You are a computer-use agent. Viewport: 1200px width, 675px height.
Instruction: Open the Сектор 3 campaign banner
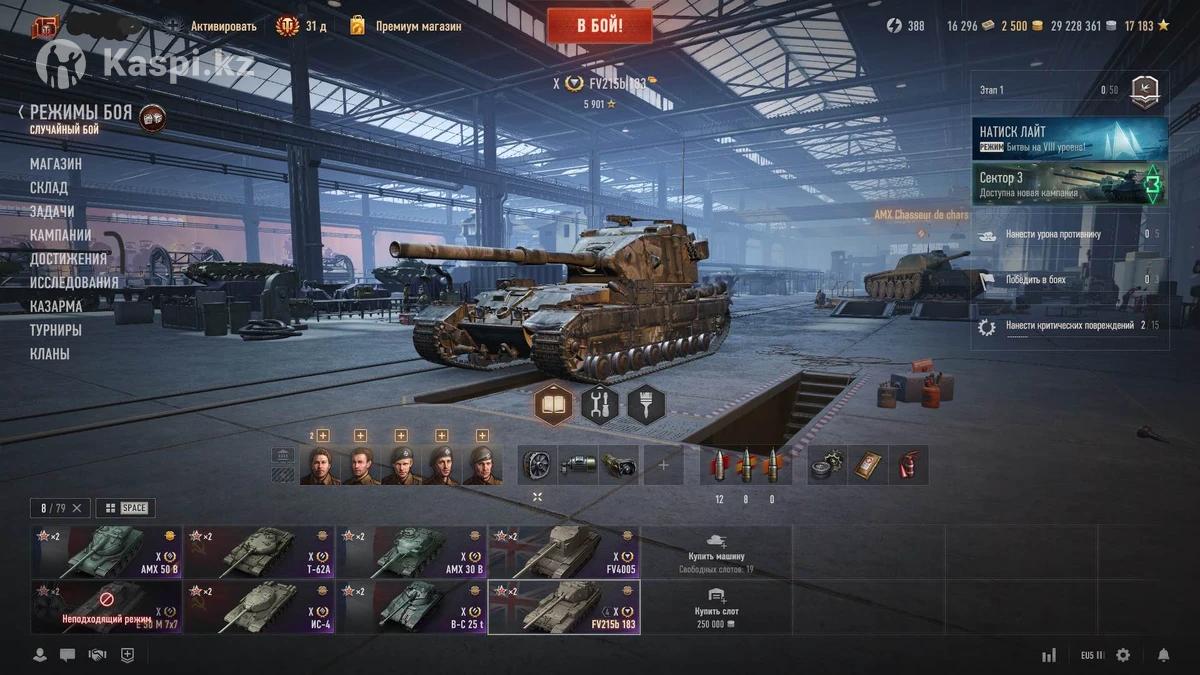(1069, 184)
